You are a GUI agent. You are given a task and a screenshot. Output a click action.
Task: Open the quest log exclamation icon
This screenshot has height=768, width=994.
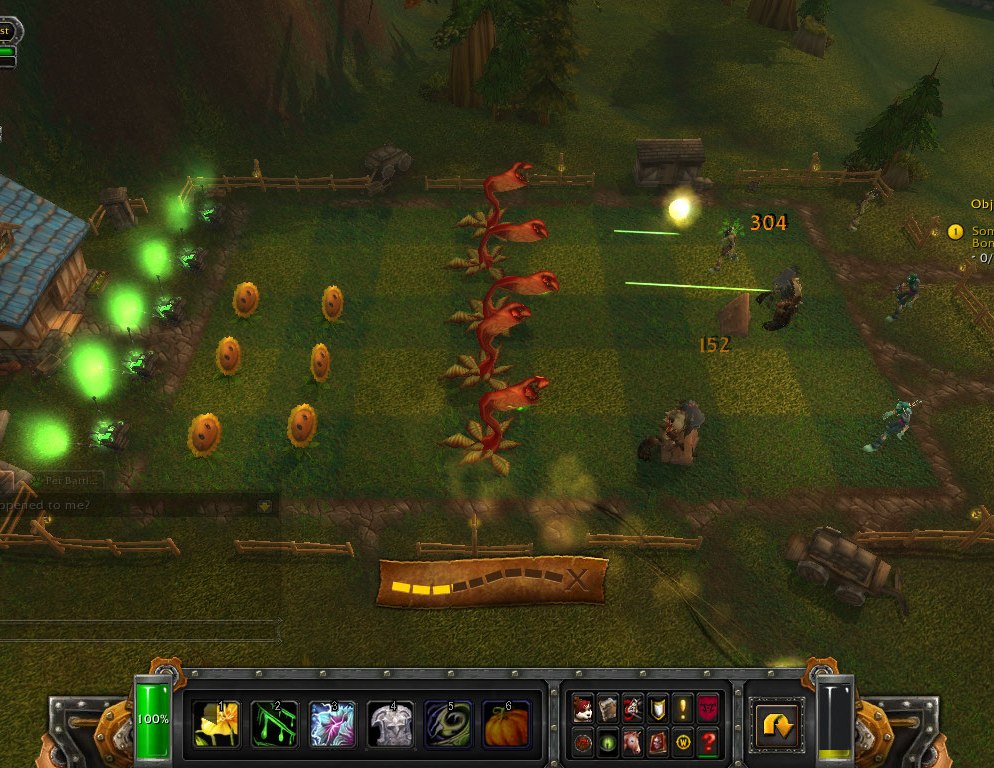tap(682, 709)
